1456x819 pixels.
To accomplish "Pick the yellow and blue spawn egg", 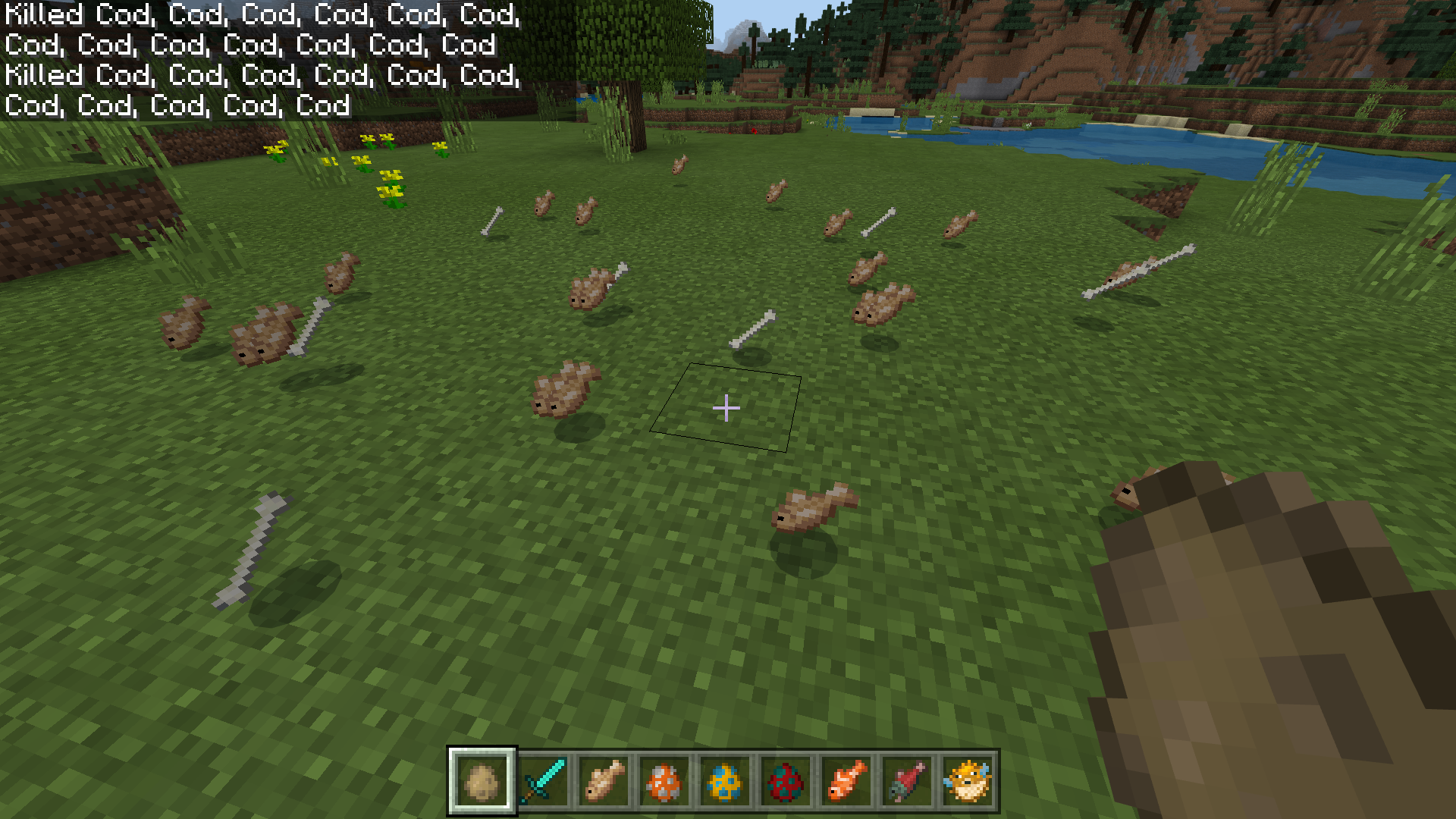I will pyautogui.click(x=725, y=781).
